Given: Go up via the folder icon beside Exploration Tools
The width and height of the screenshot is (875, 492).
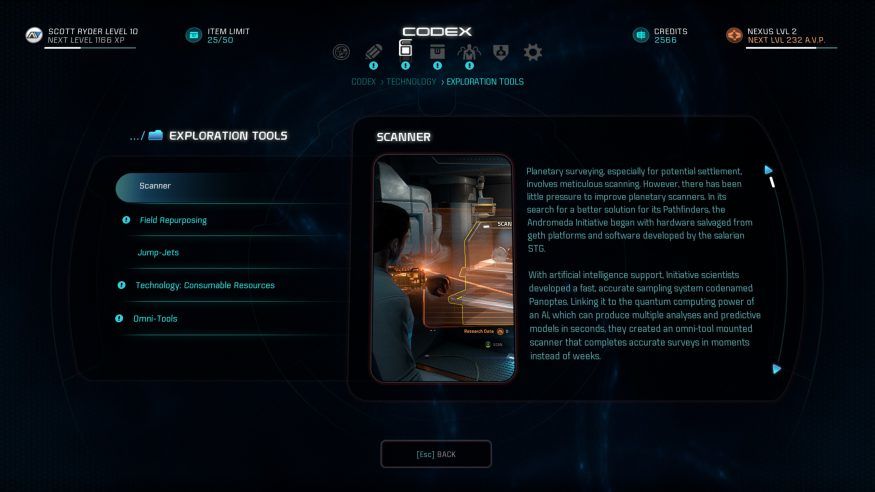Looking at the screenshot, I should click(x=155, y=136).
